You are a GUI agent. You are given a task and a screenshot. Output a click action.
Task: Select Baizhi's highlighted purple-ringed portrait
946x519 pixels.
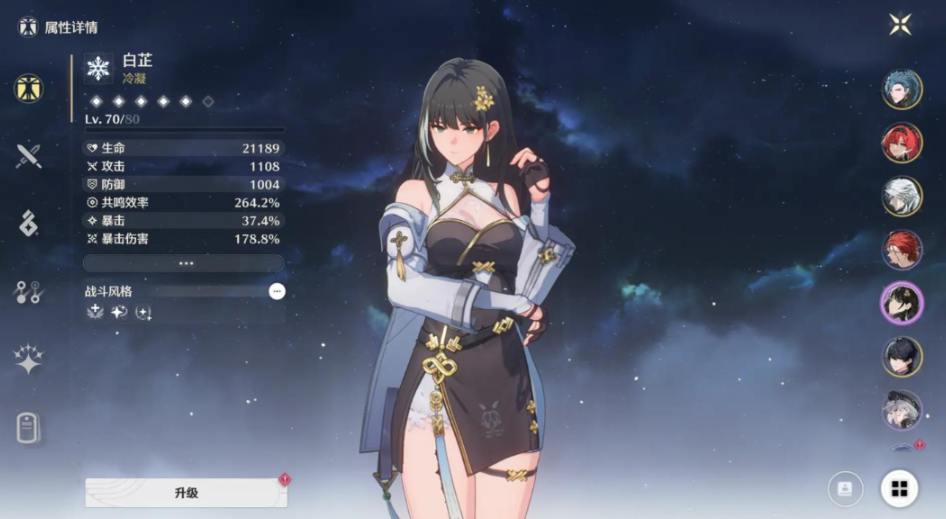[902, 303]
